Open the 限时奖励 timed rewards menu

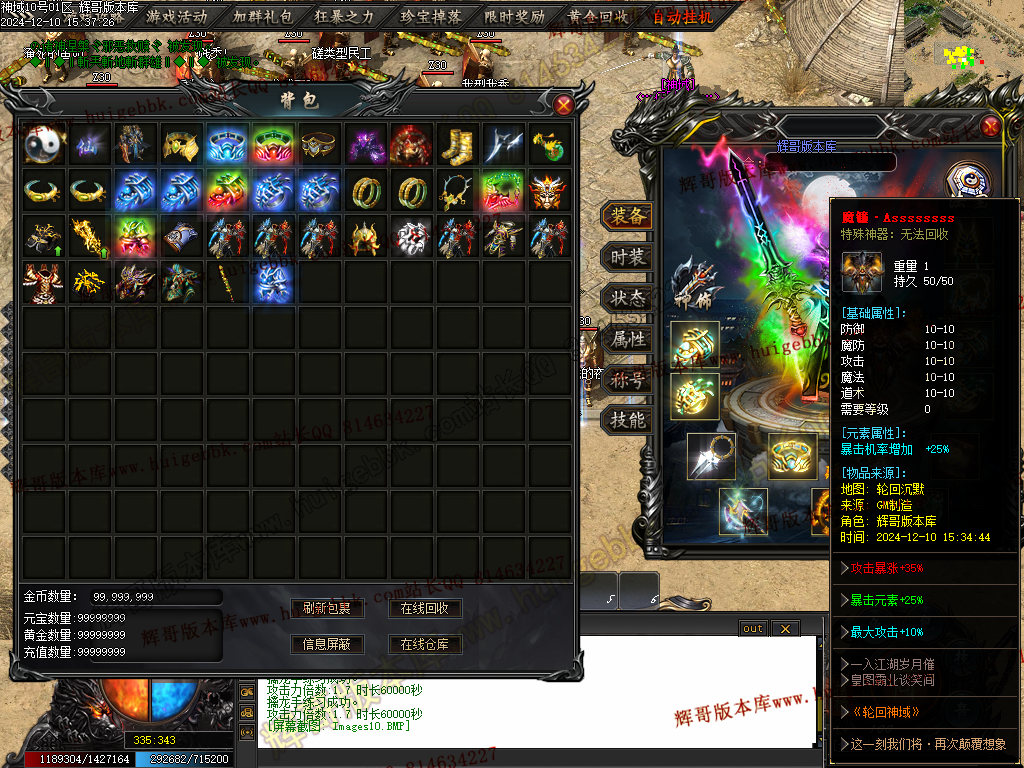tap(514, 16)
